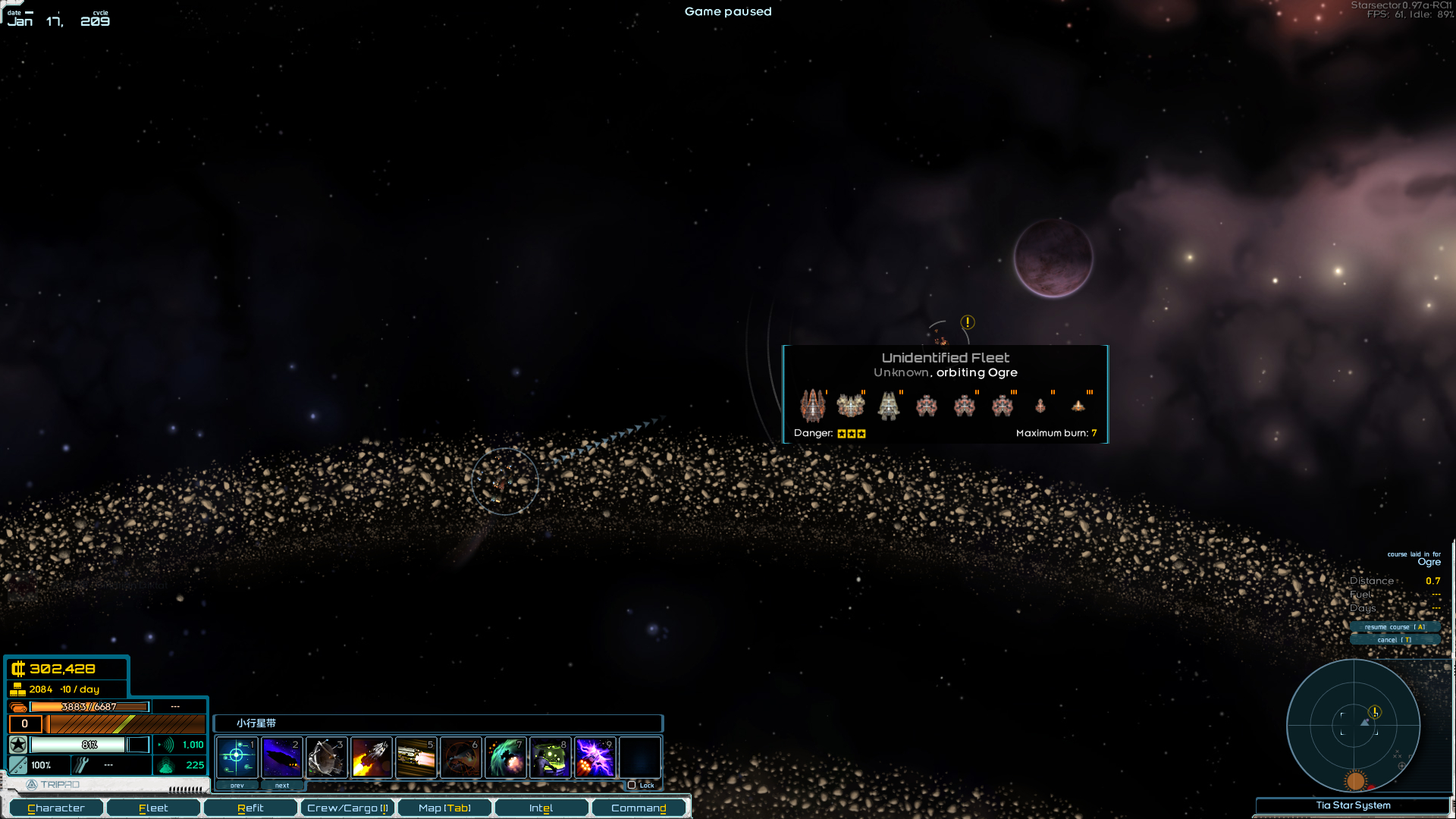Image resolution: width=1456 pixels, height=819 pixels.
Task: Click the circular radar minimap
Action: tap(1354, 725)
